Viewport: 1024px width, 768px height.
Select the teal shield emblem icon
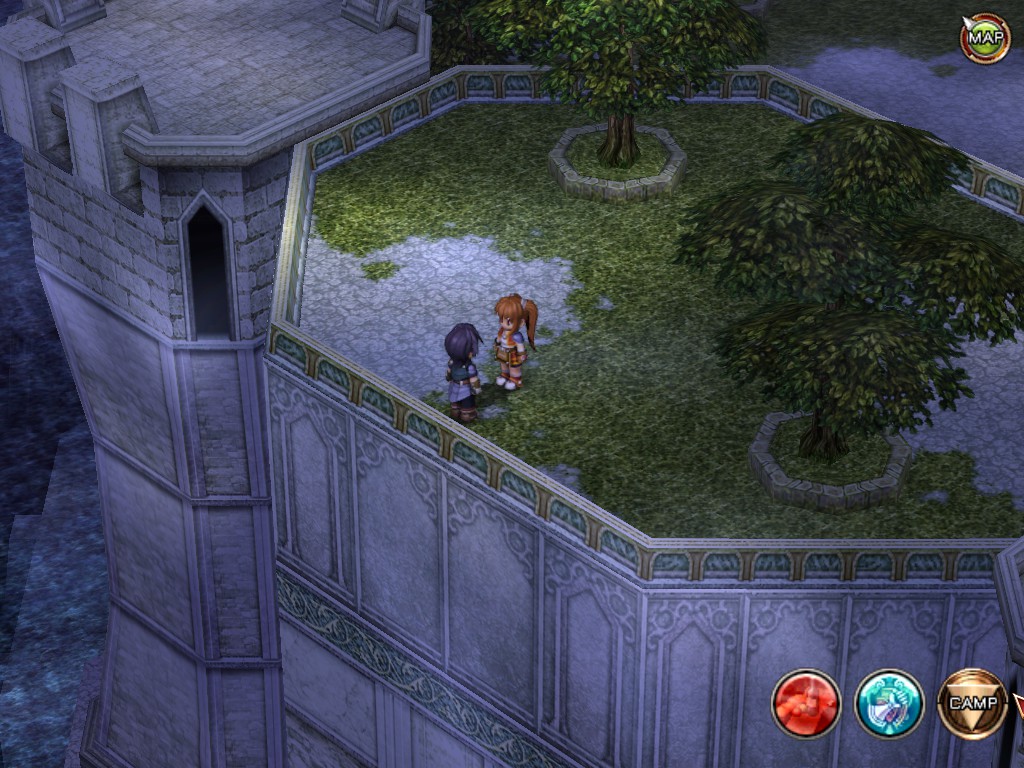(889, 703)
